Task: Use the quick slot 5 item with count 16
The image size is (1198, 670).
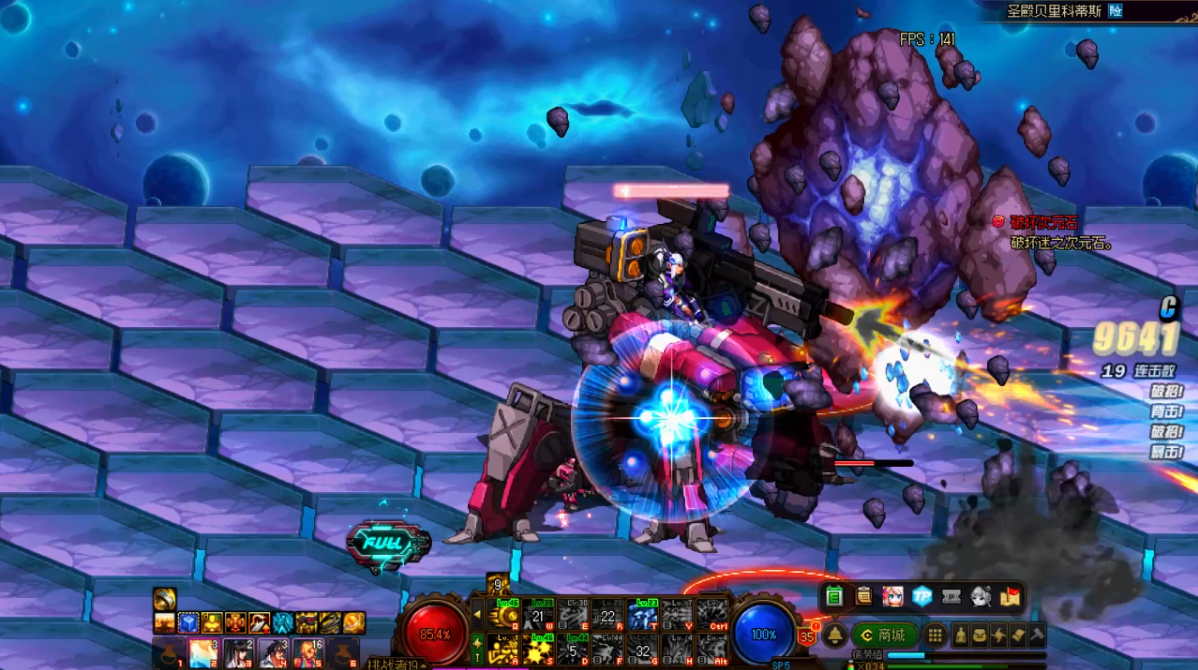Action: tap(307, 653)
